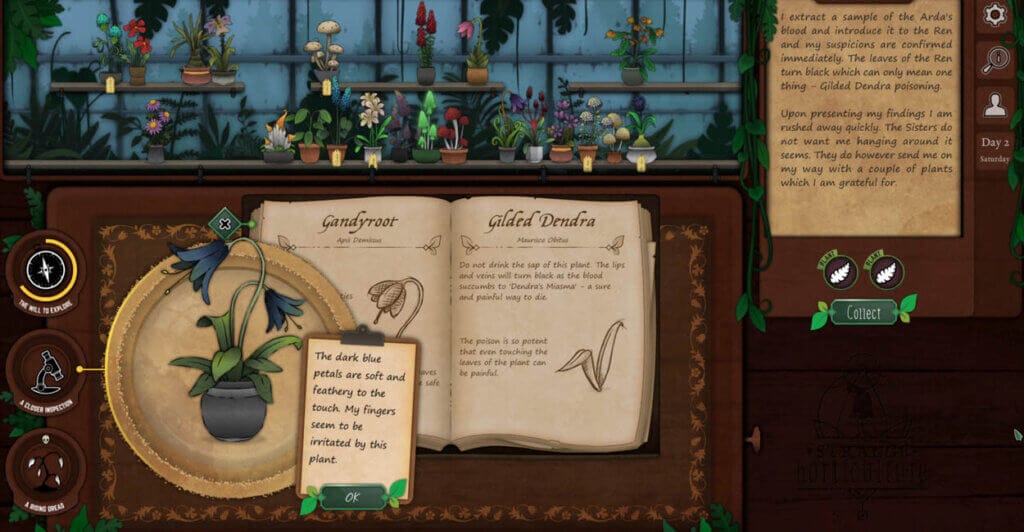The image size is (1024, 532).
Task: Open the magnifying glass hint icon
Action: (994, 58)
